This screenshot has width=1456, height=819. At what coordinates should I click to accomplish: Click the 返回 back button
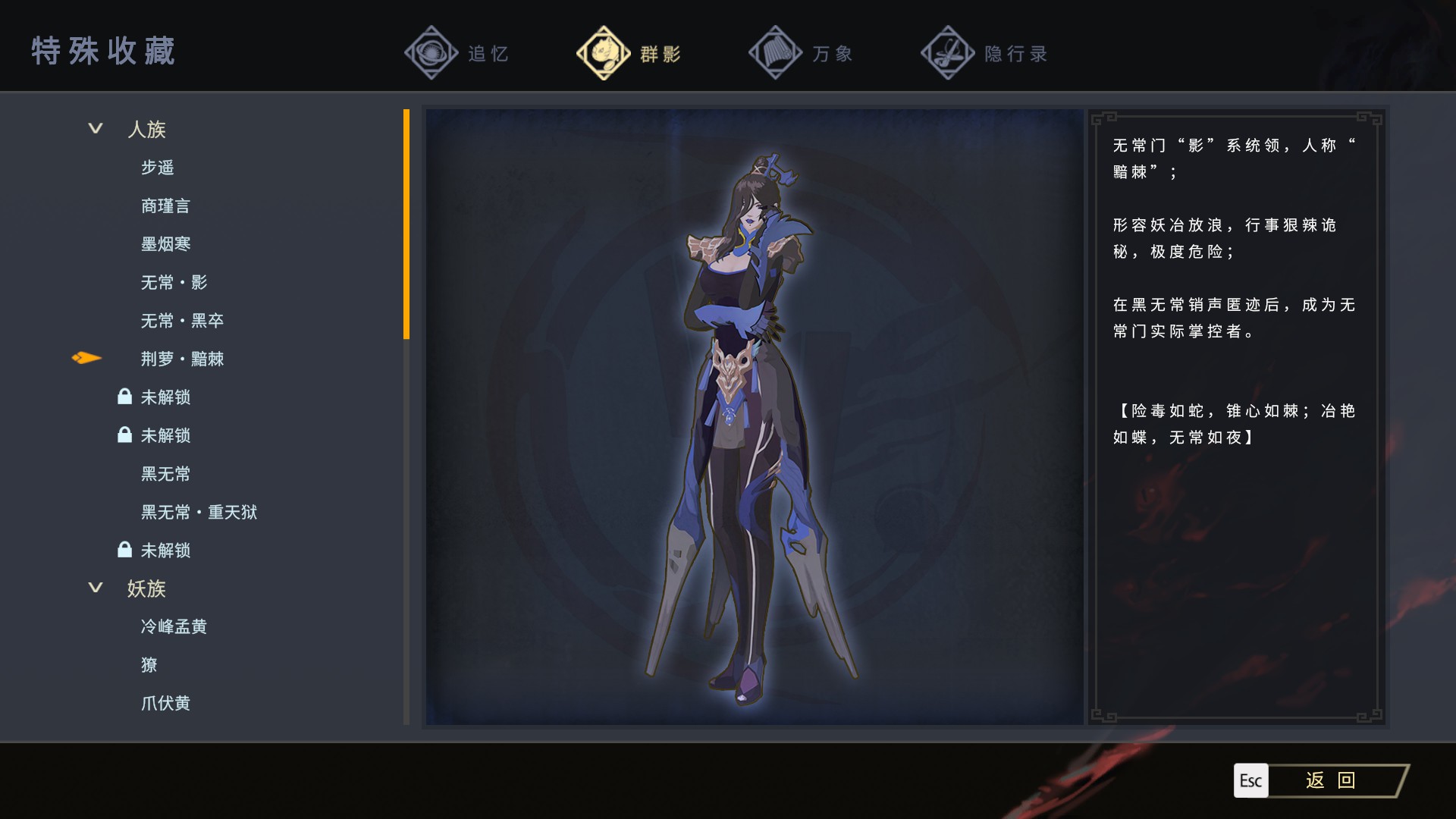click(x=1329, y=780)
